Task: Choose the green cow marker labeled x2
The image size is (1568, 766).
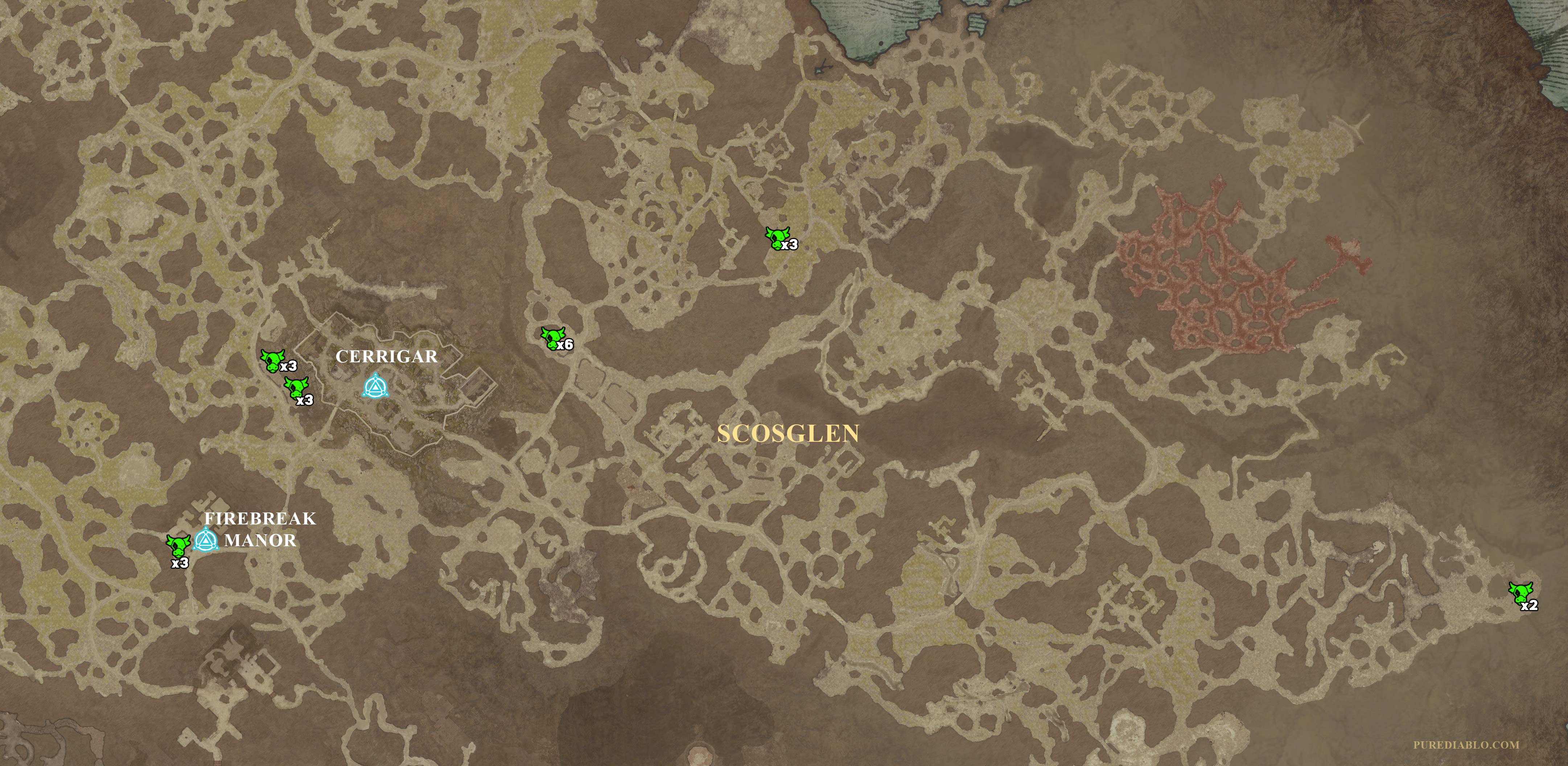Action: (x=1520, y=592)
